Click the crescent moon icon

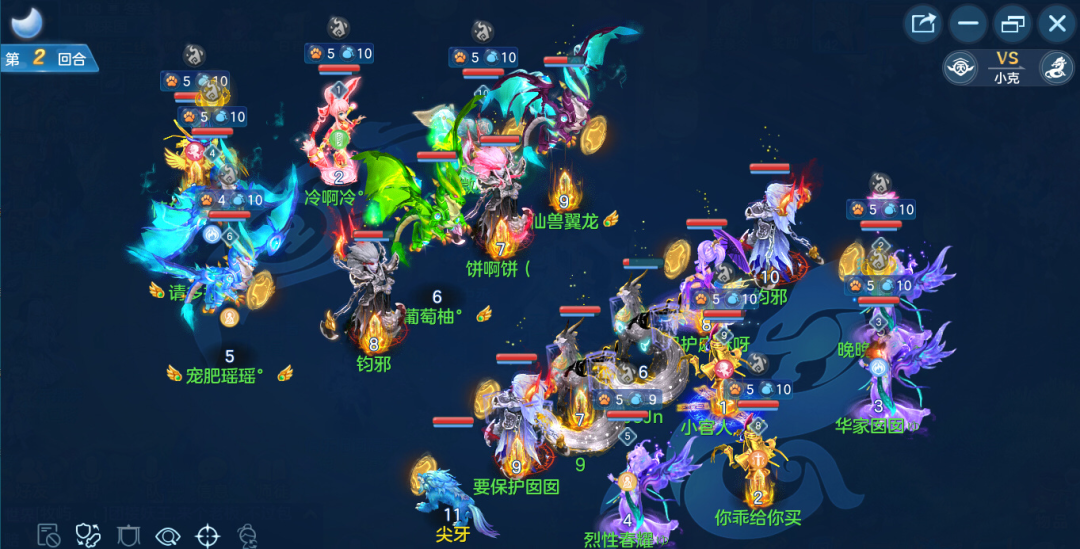[x=26, y=22]
